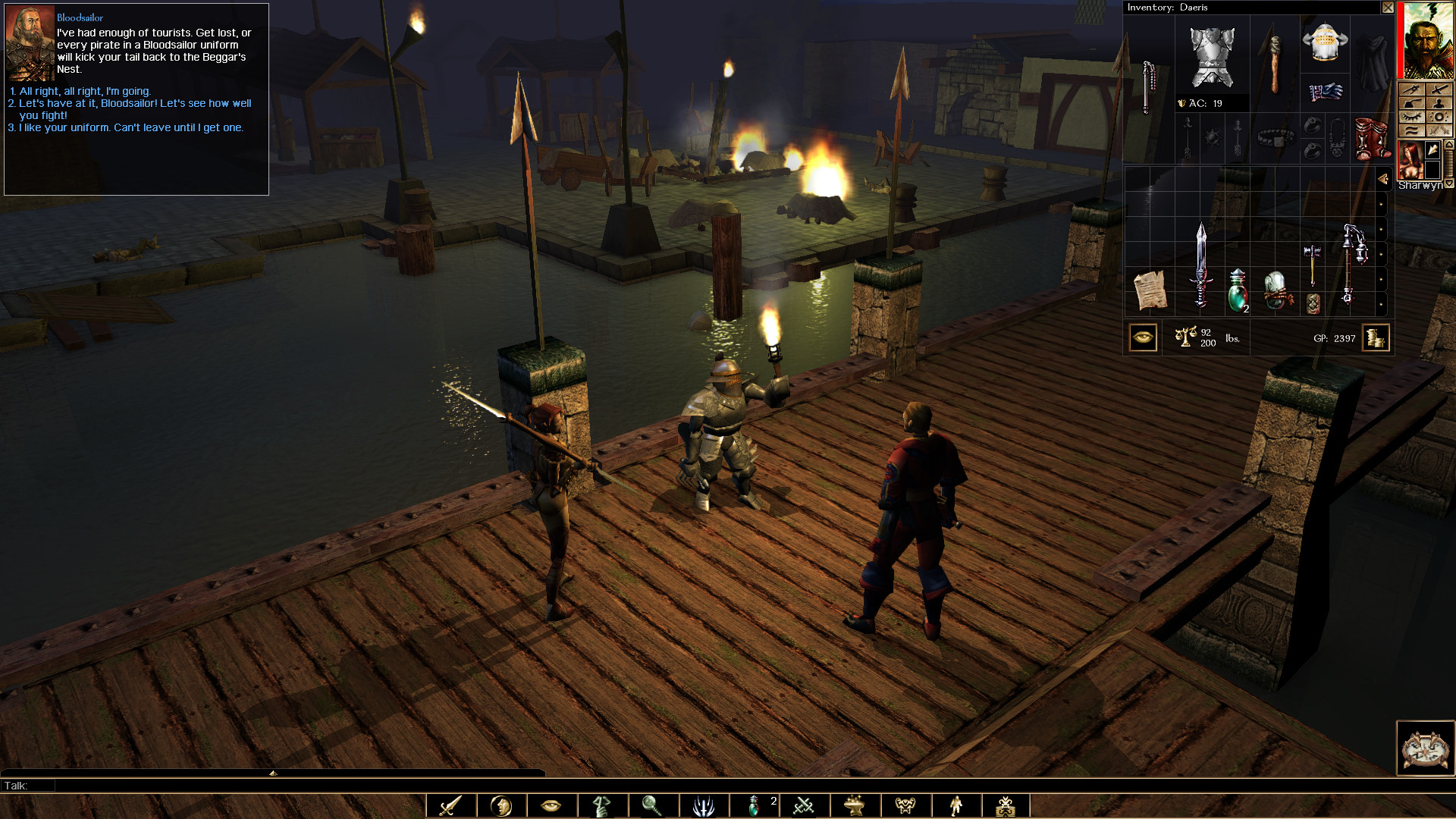The height and width of the screenshot is (819, 1456).
Task: Choose reply 'All right, all right, I'm going'
Action: 80,89
